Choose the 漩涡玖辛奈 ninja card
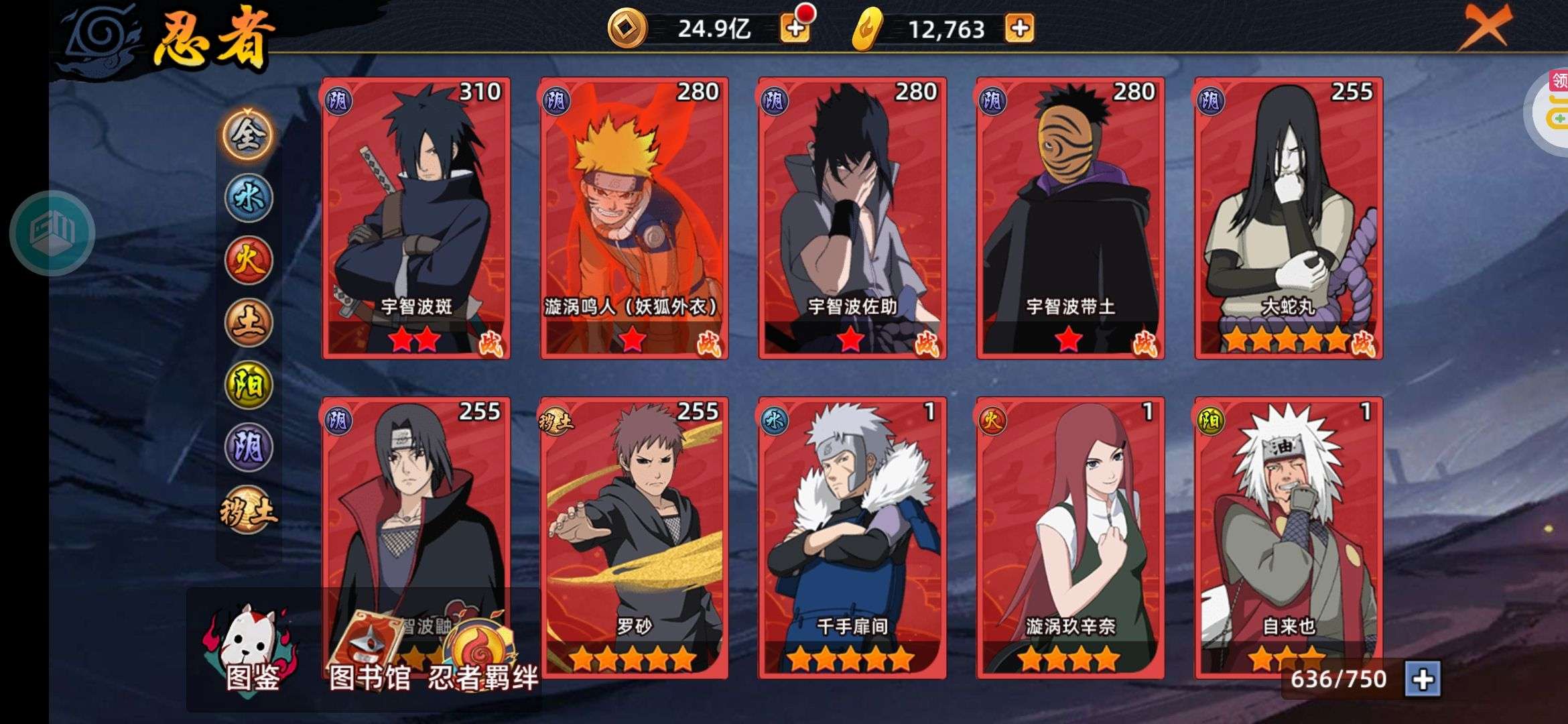 click(x=1070, y=538)
